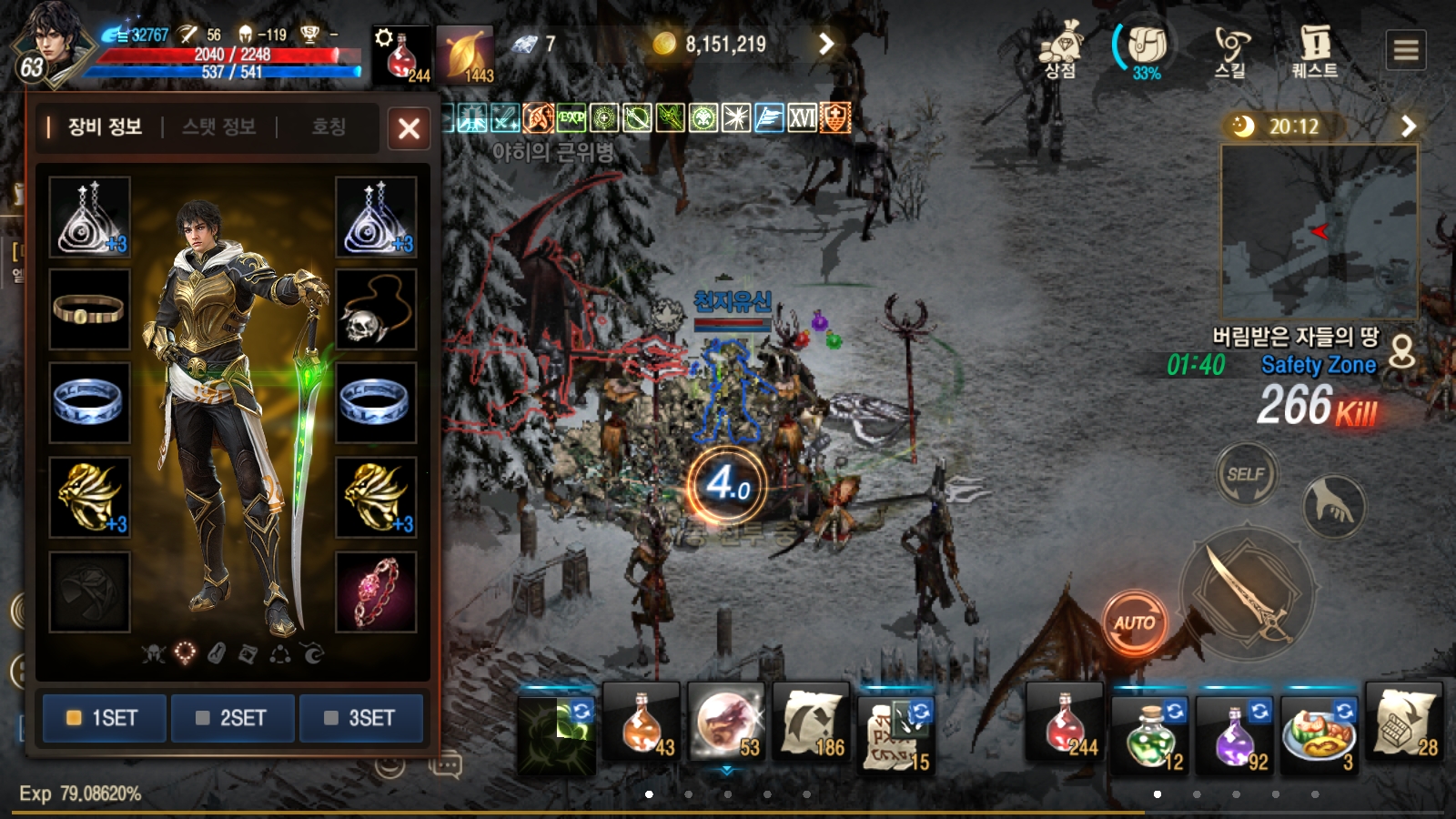Switch to the 스탯 정보 tab
This screenshot has width=1456, height=819.
(218, 126)
